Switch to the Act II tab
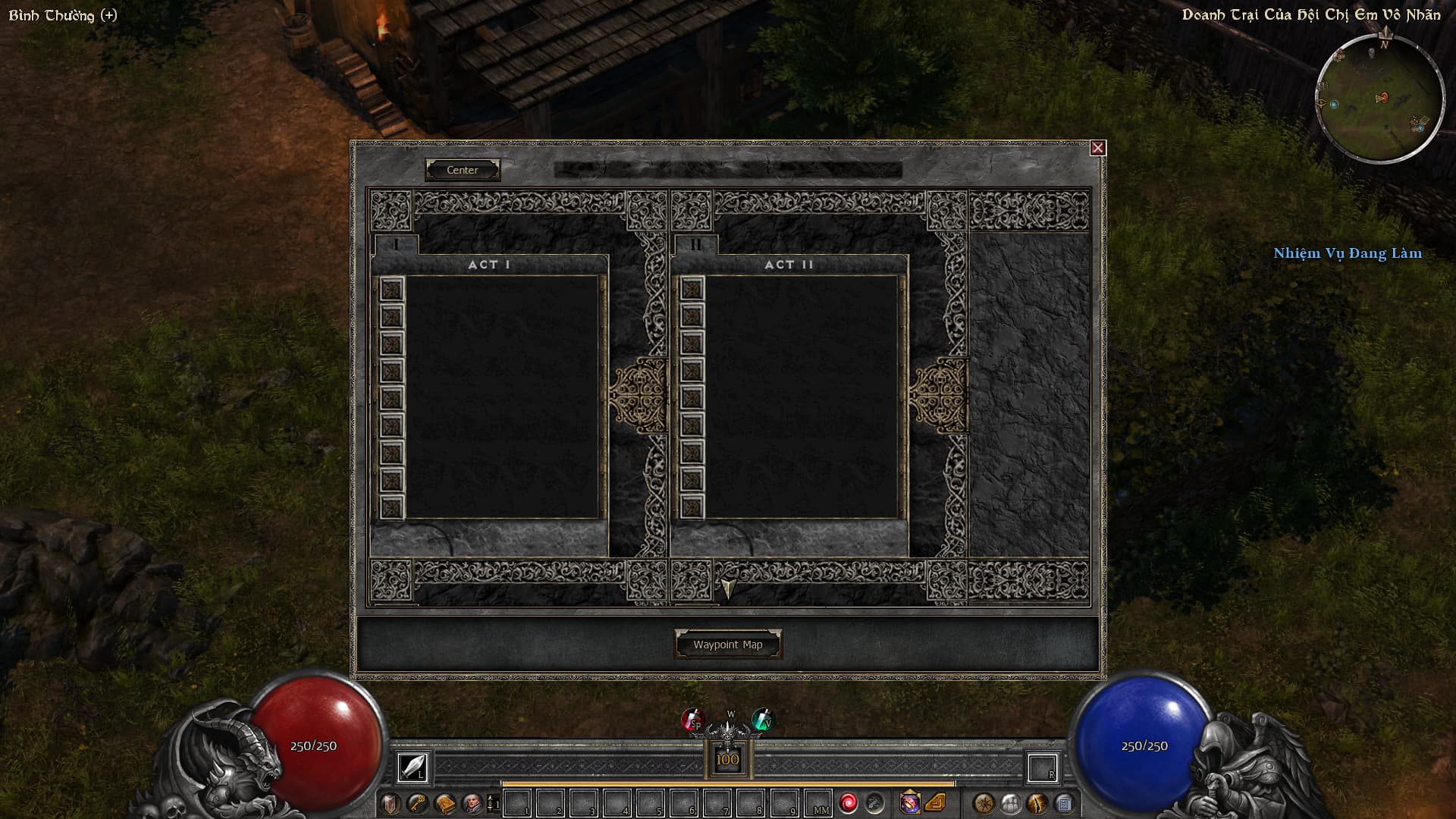Screen dimensions: 1456x819 pyautogui.click(x=695, y=244)
